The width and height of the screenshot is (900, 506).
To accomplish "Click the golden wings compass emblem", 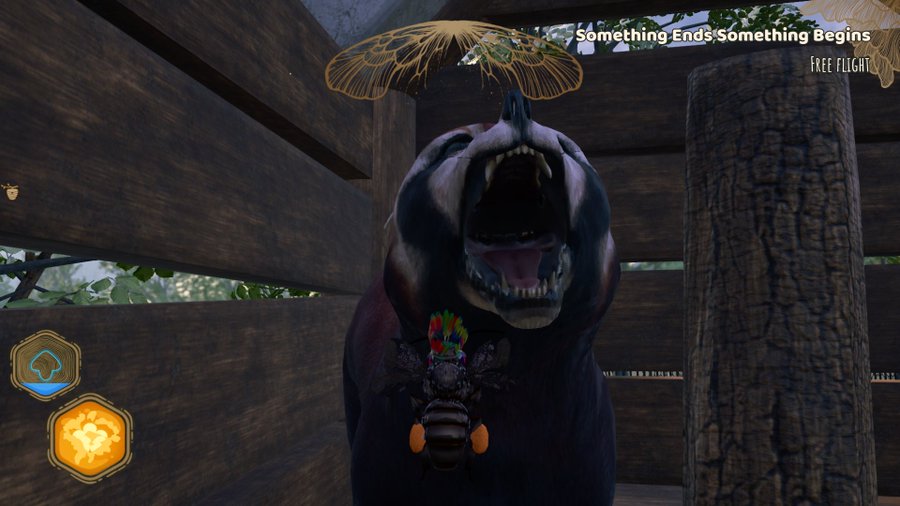I will tap(454, 60).
